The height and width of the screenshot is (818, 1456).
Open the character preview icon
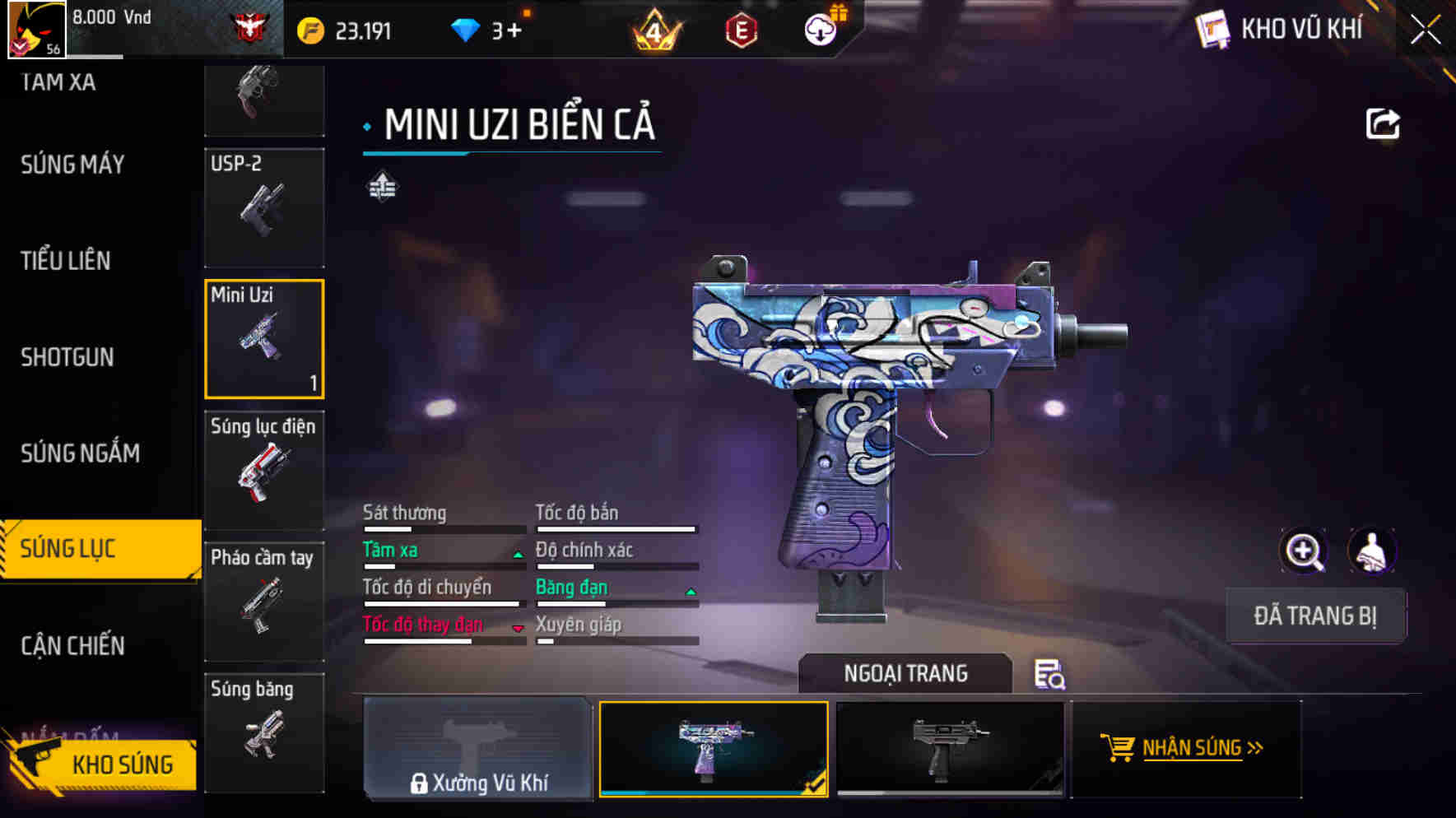coord(1371,551)
